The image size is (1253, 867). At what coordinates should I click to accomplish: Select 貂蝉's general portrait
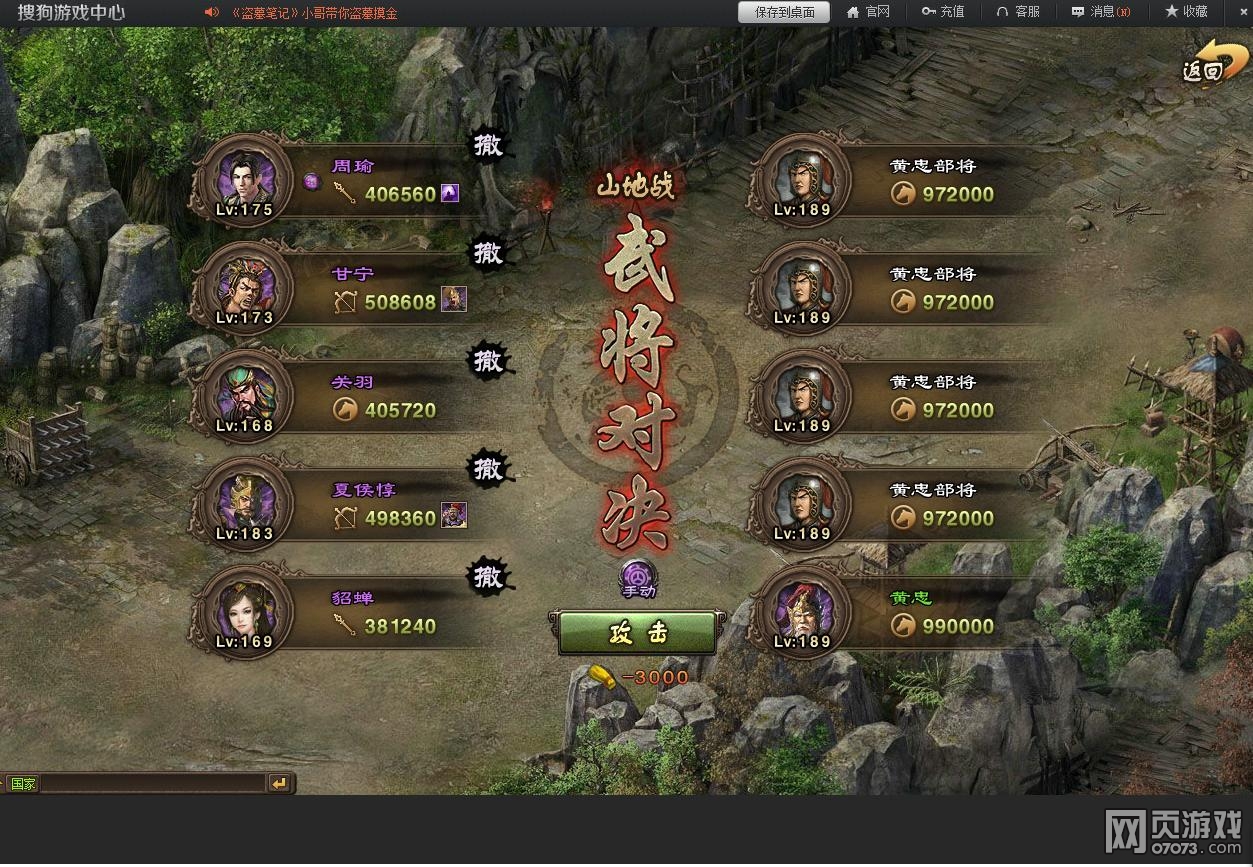[x=244, y=612]
